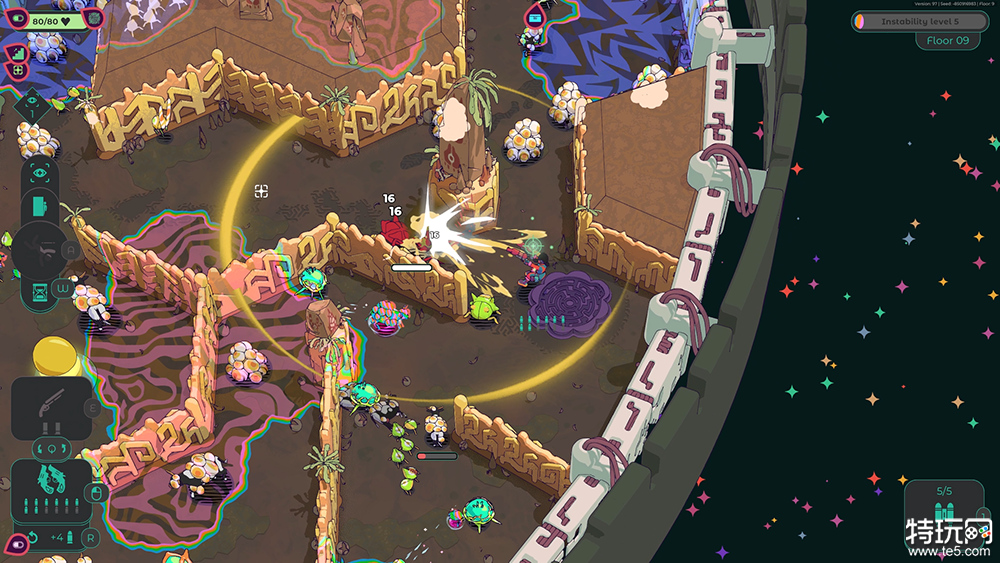Click the patterned icon right of health
The width and height of the screenshot is (1000, 563).
tap(95, 19)
